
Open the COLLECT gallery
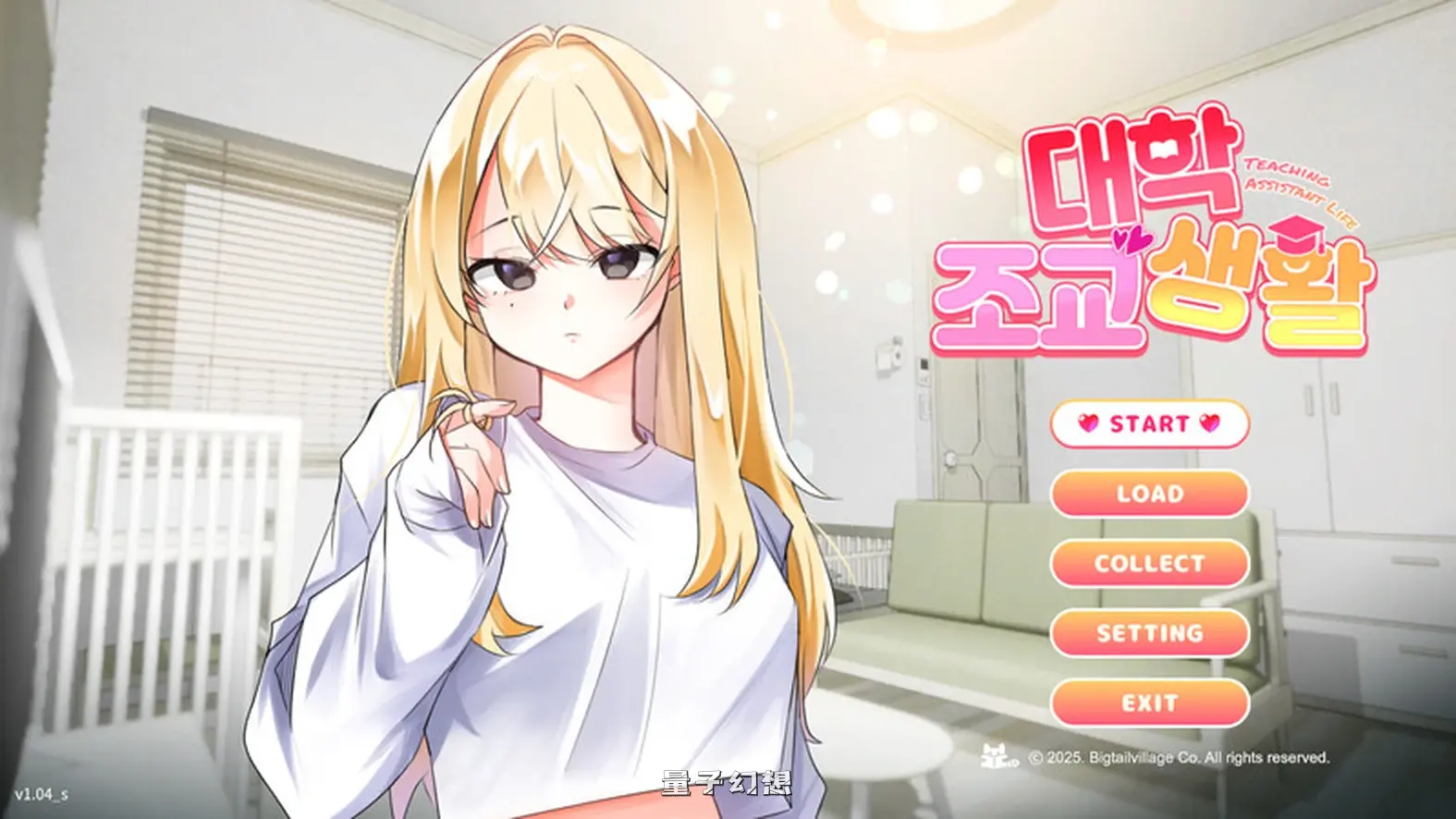[1149, 563]
